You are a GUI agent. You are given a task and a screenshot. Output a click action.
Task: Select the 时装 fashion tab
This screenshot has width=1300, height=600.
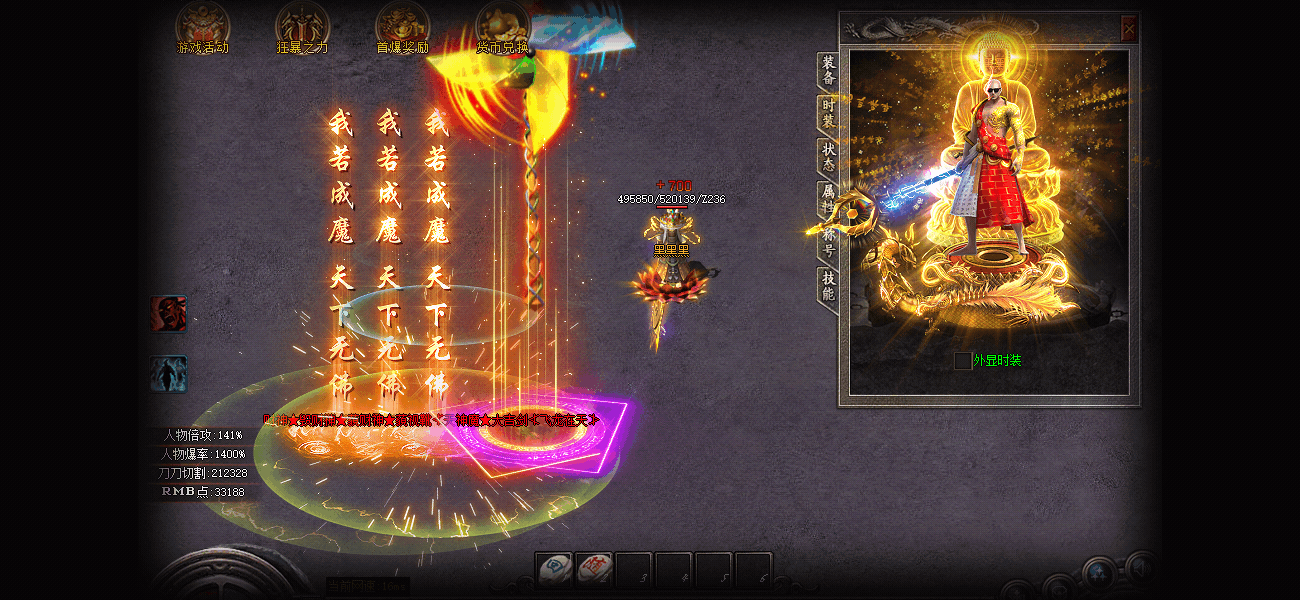pos(828,113)
